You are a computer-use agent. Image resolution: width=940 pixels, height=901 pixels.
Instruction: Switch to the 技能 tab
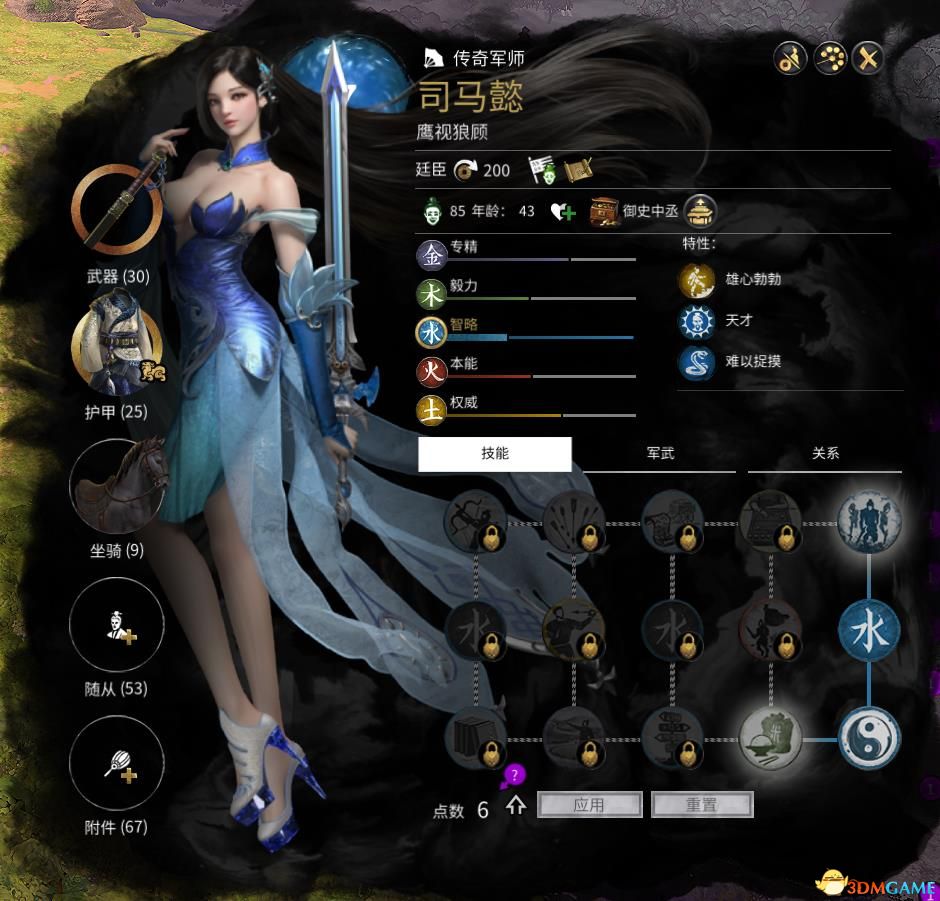point(494,454)
